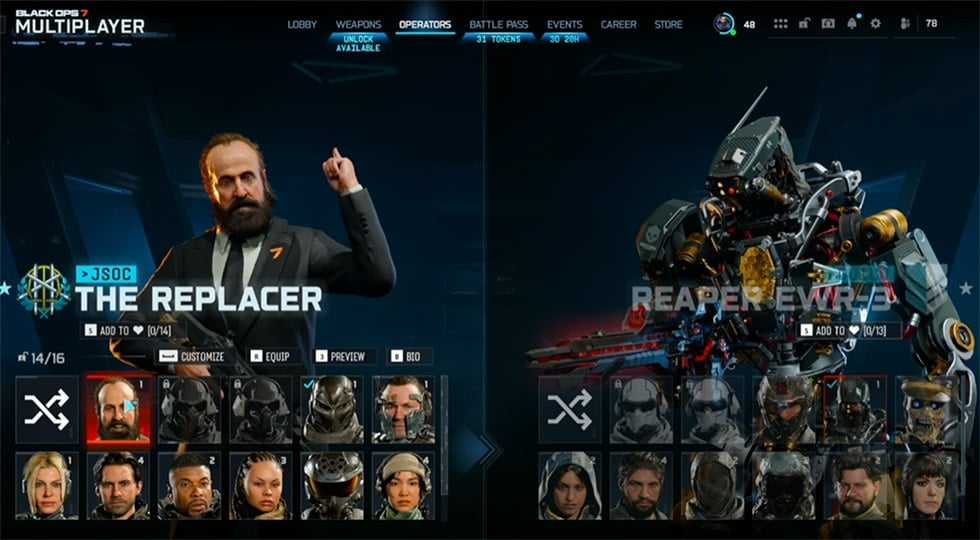
Task: Show the Career tab
Action: 618,24
